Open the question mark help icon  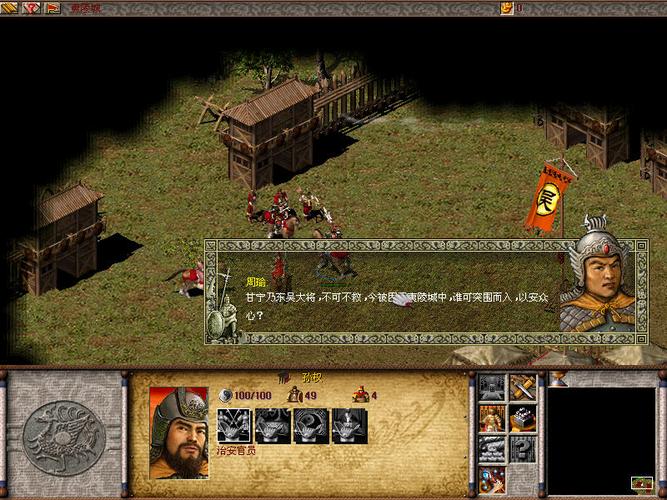point(523,449)
